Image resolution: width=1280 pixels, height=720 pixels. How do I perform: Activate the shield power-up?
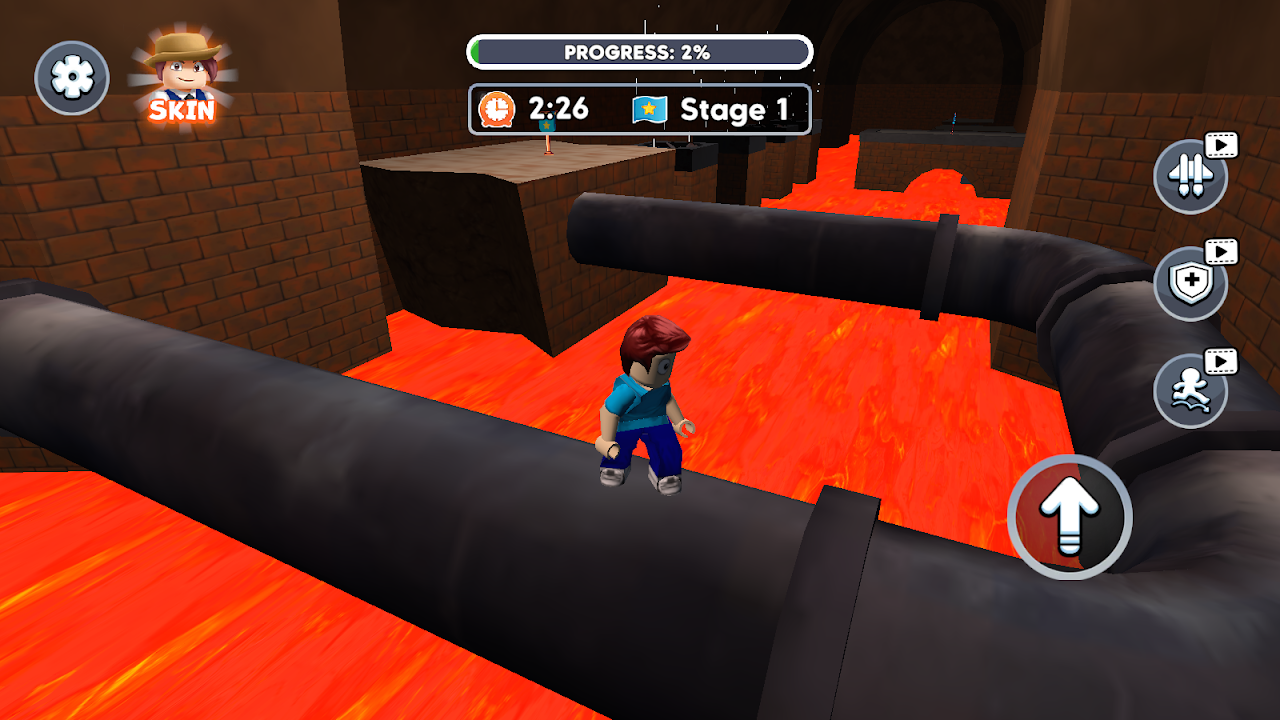(x=1190, y=284)
